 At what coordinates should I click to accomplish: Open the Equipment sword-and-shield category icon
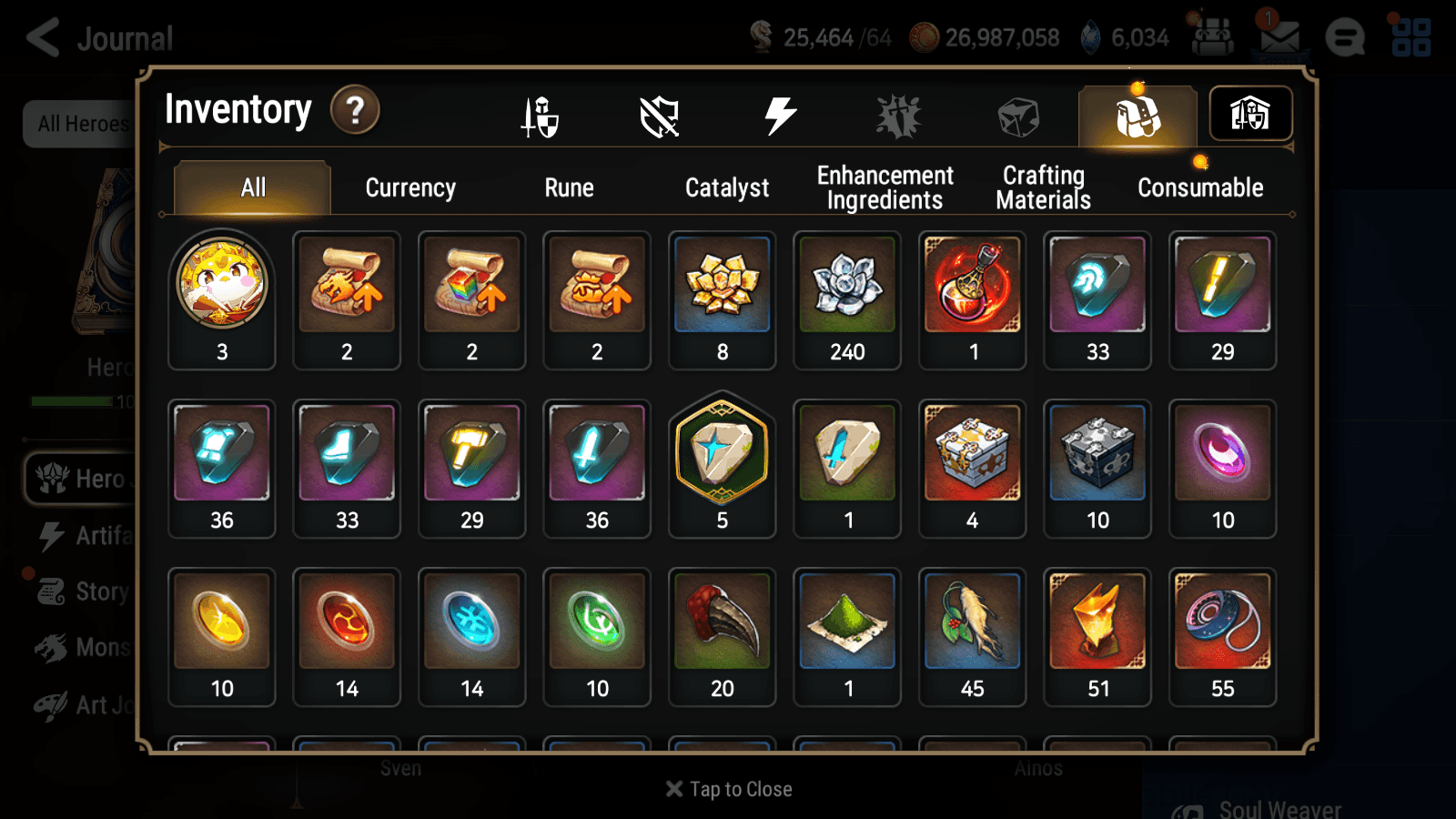click(x=541, y=116)
